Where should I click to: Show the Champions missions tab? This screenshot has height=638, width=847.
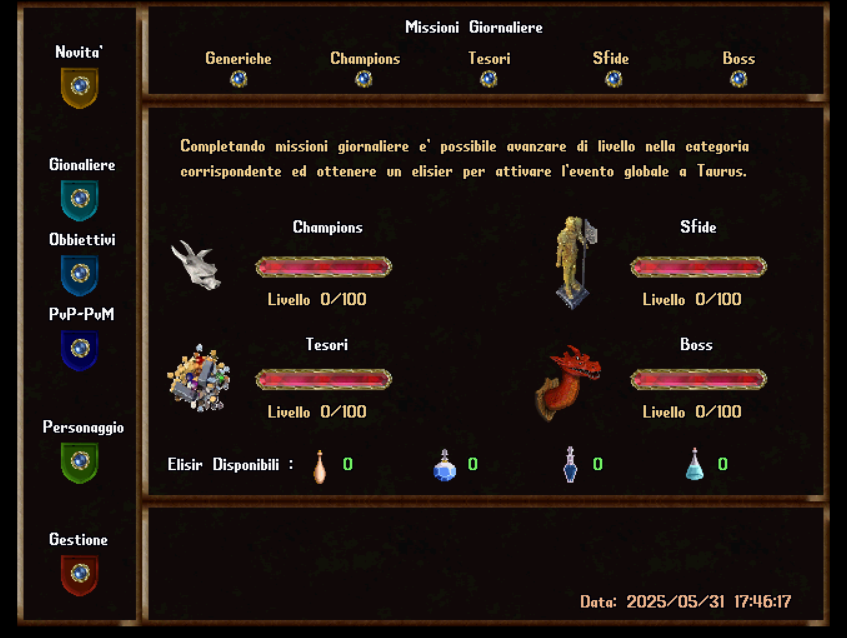click(364, 79)
